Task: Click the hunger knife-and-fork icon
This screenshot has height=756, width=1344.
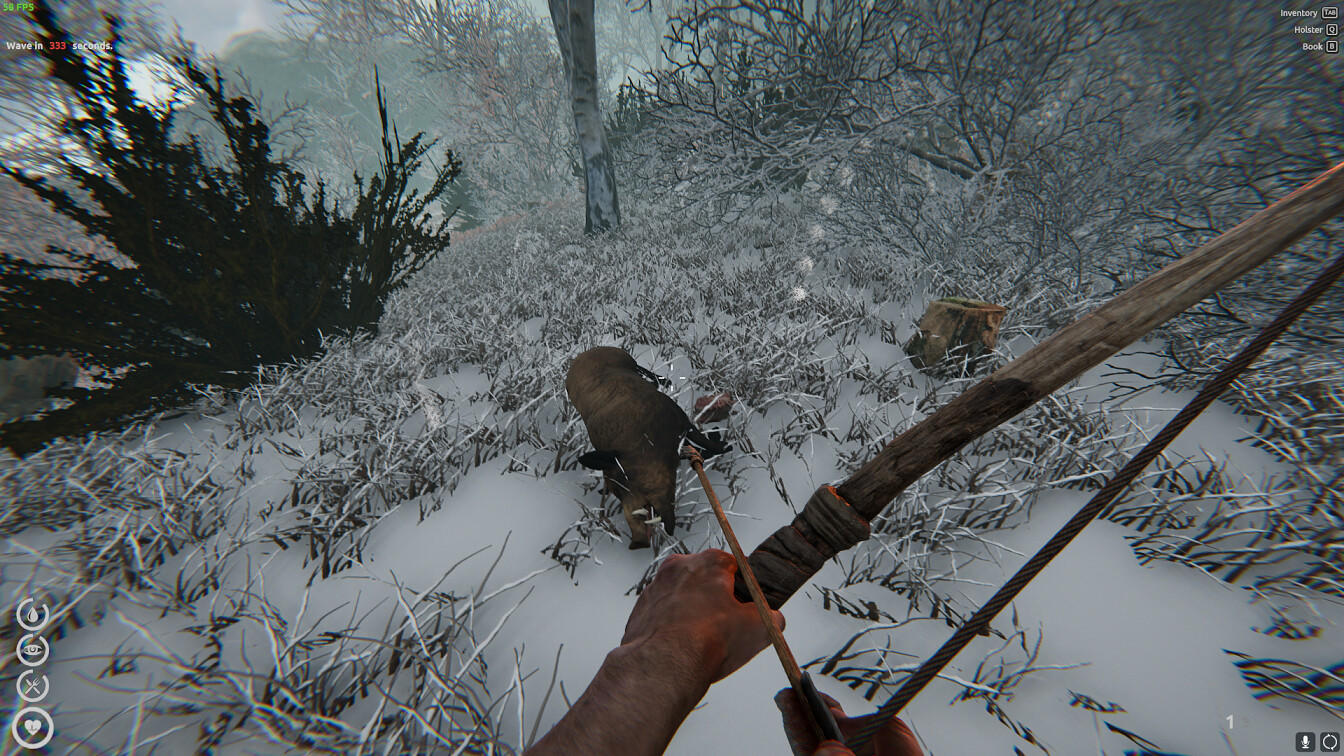Action: coord(31,684)
